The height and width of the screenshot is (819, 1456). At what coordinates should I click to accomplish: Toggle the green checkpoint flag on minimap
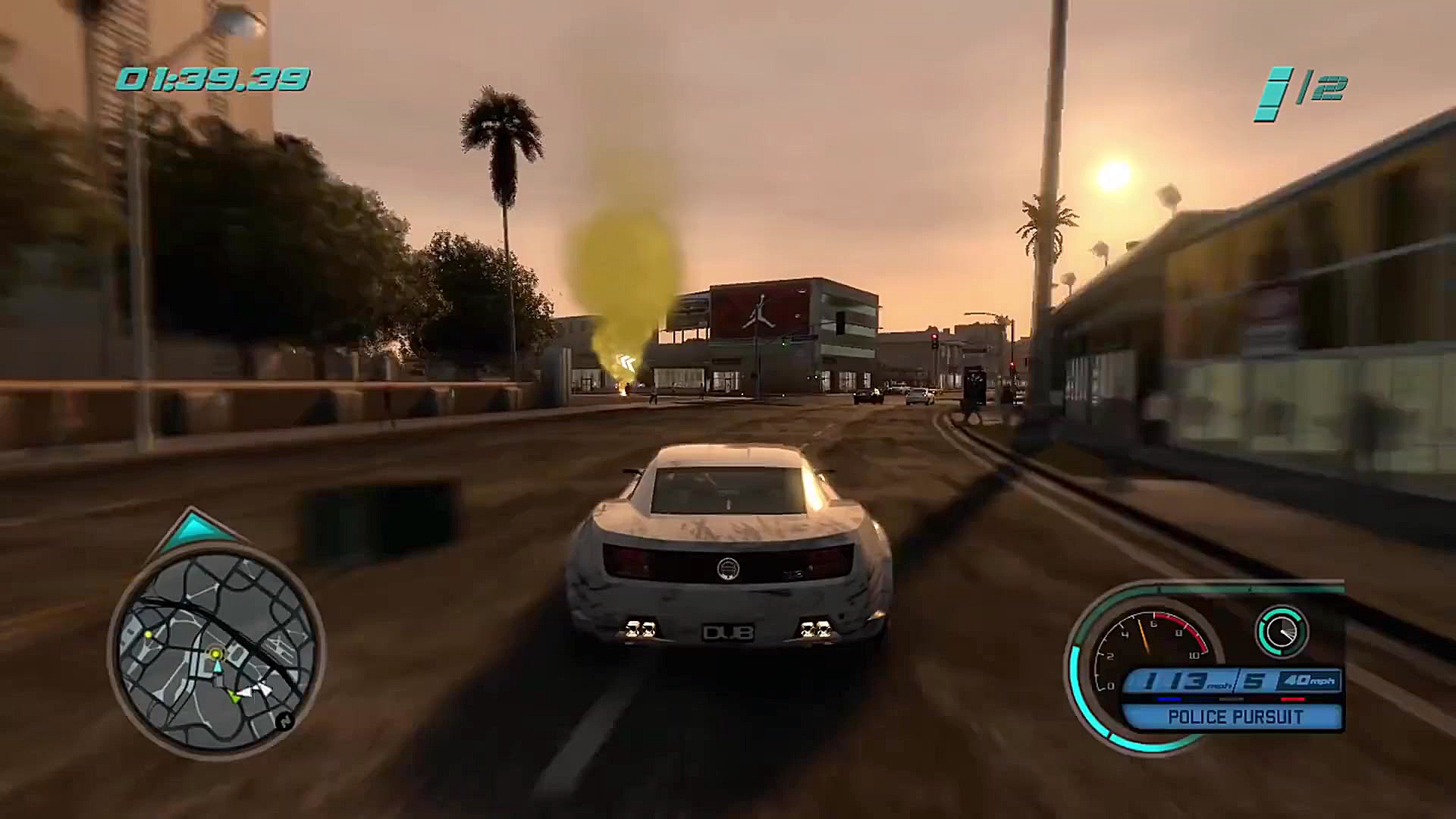tap(234, 695)
